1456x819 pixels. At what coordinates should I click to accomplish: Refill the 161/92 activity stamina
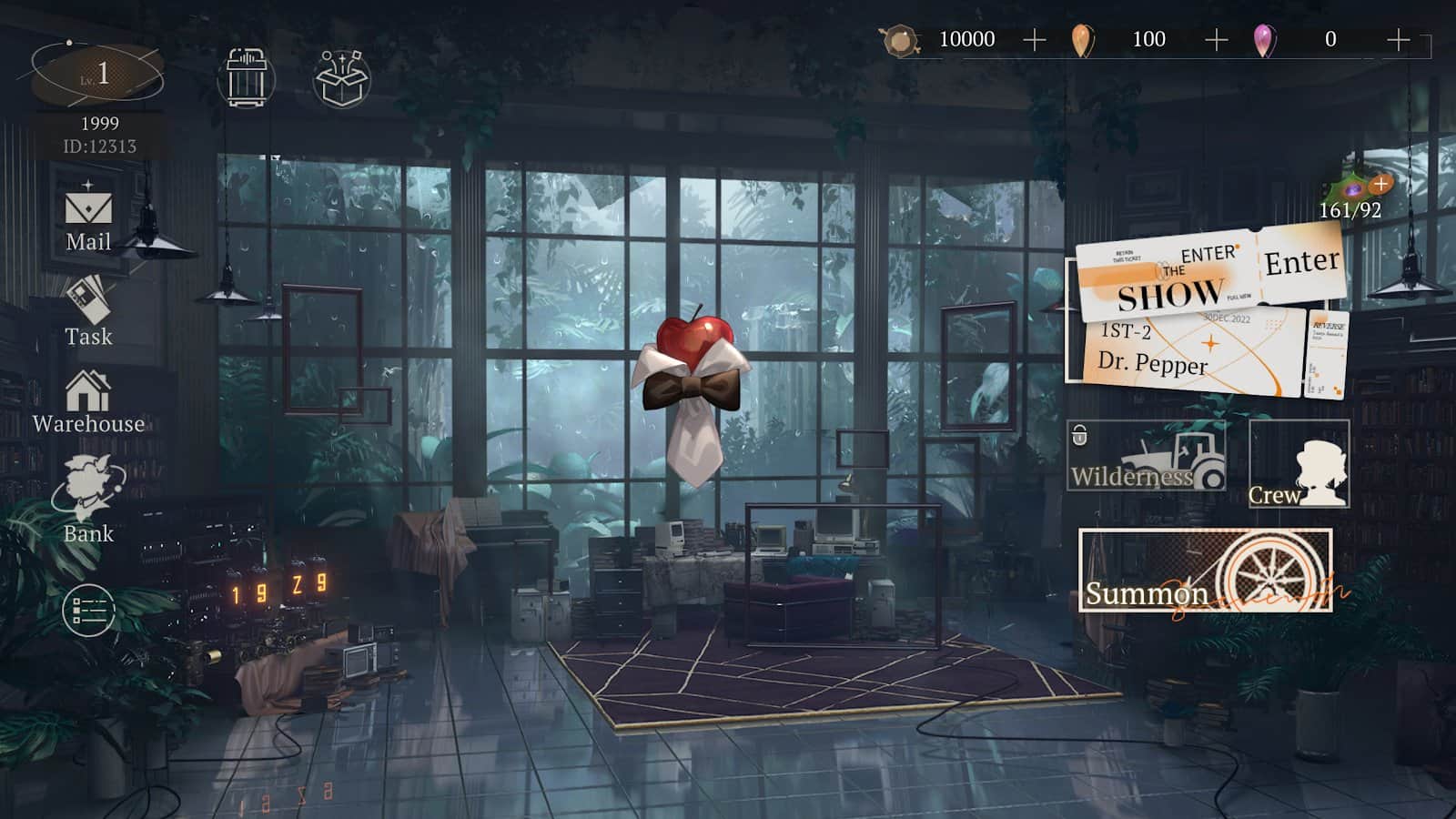click(1380, 185)
